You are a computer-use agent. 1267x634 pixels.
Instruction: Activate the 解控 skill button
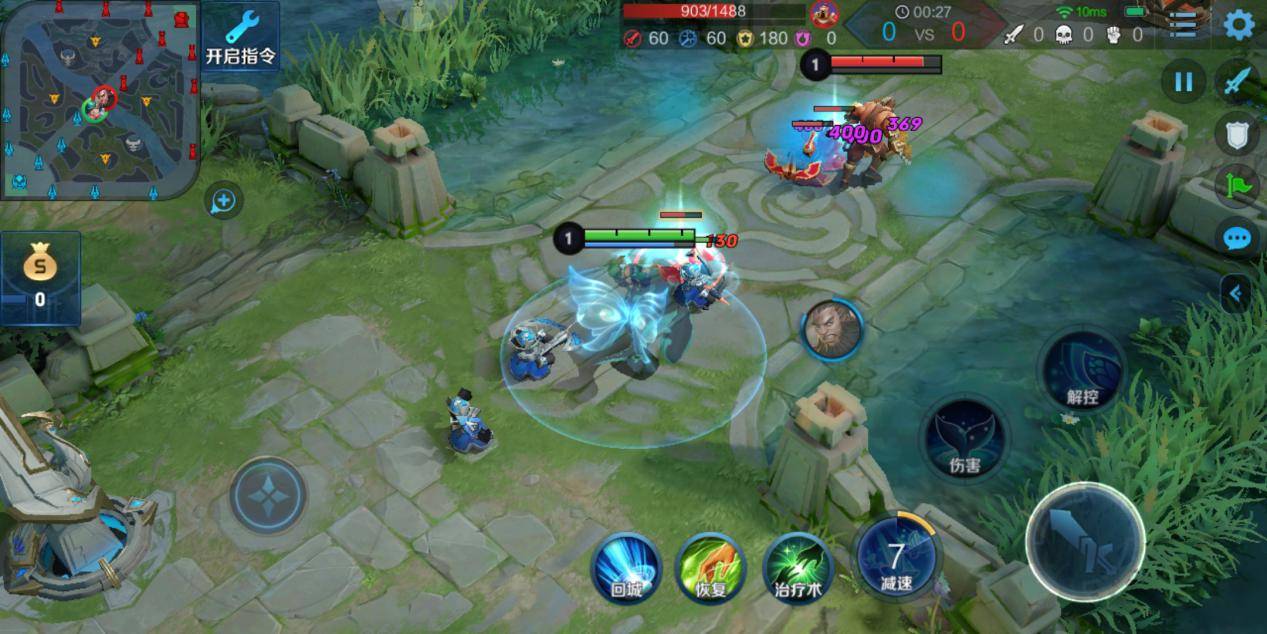point(1082,370)
